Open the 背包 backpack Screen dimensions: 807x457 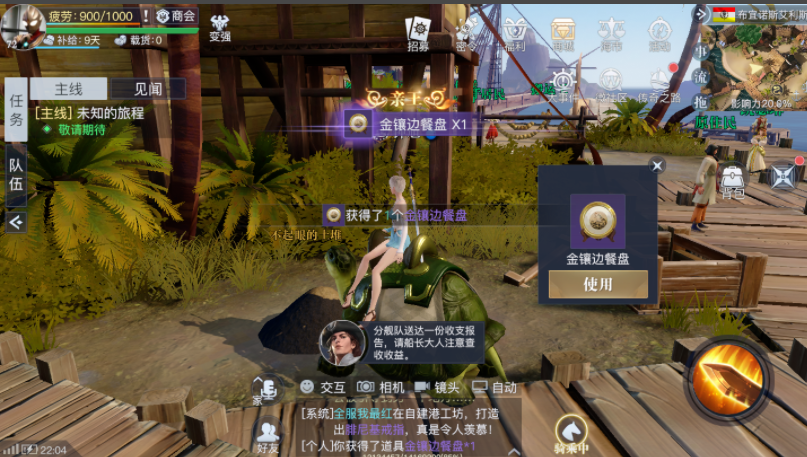pos(732,181)
